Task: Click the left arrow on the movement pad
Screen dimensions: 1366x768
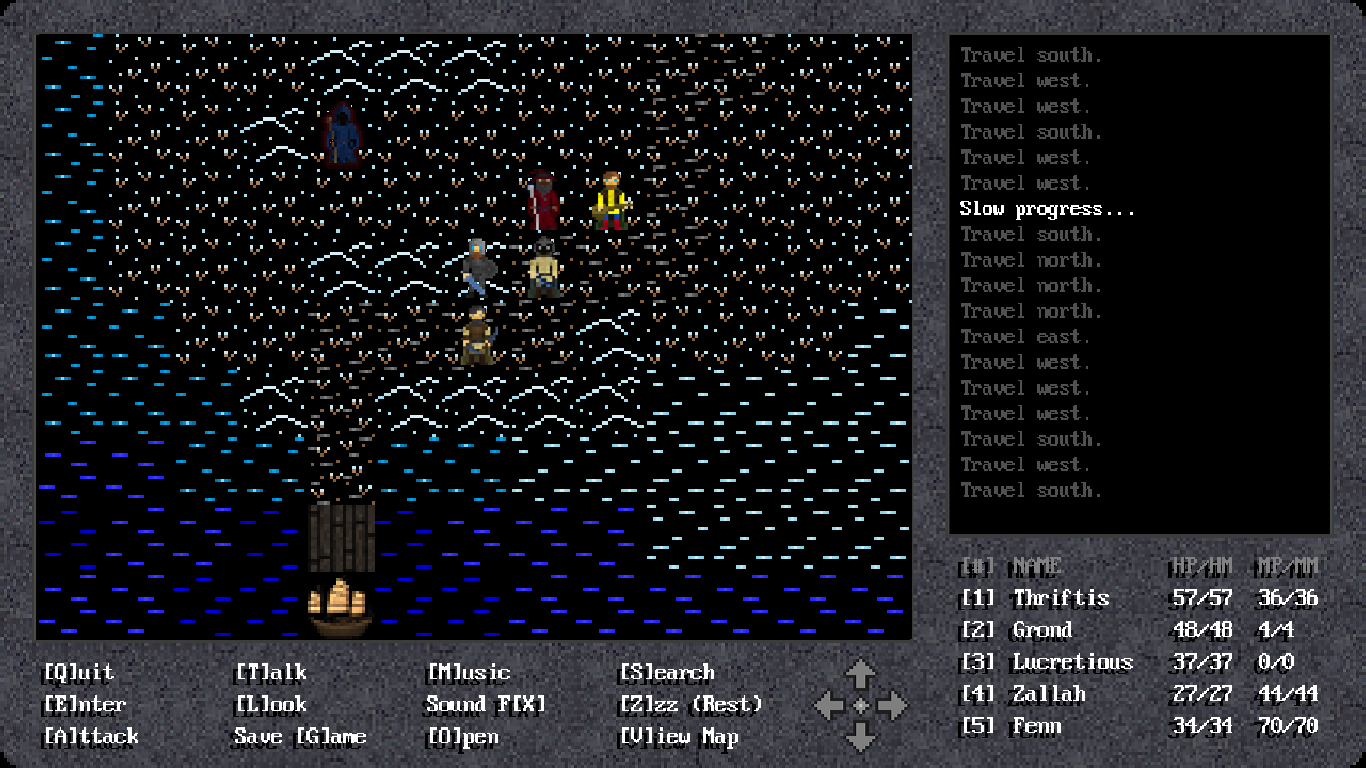Action: point(828,705)
